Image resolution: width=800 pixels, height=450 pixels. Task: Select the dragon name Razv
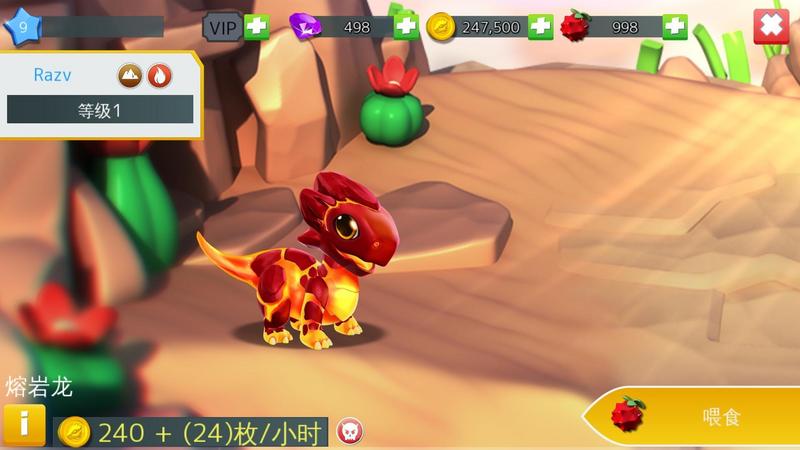(x=52, y=74)
